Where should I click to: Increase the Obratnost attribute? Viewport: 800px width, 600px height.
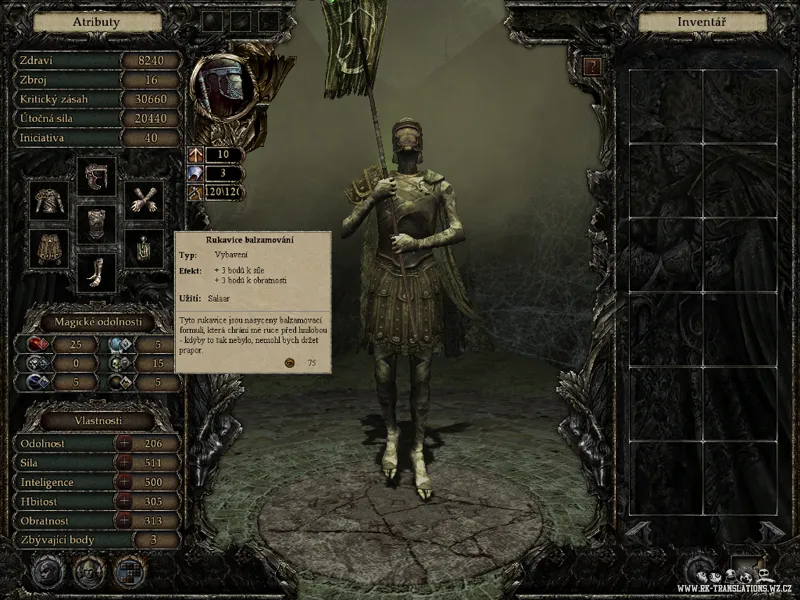[124, 521]
